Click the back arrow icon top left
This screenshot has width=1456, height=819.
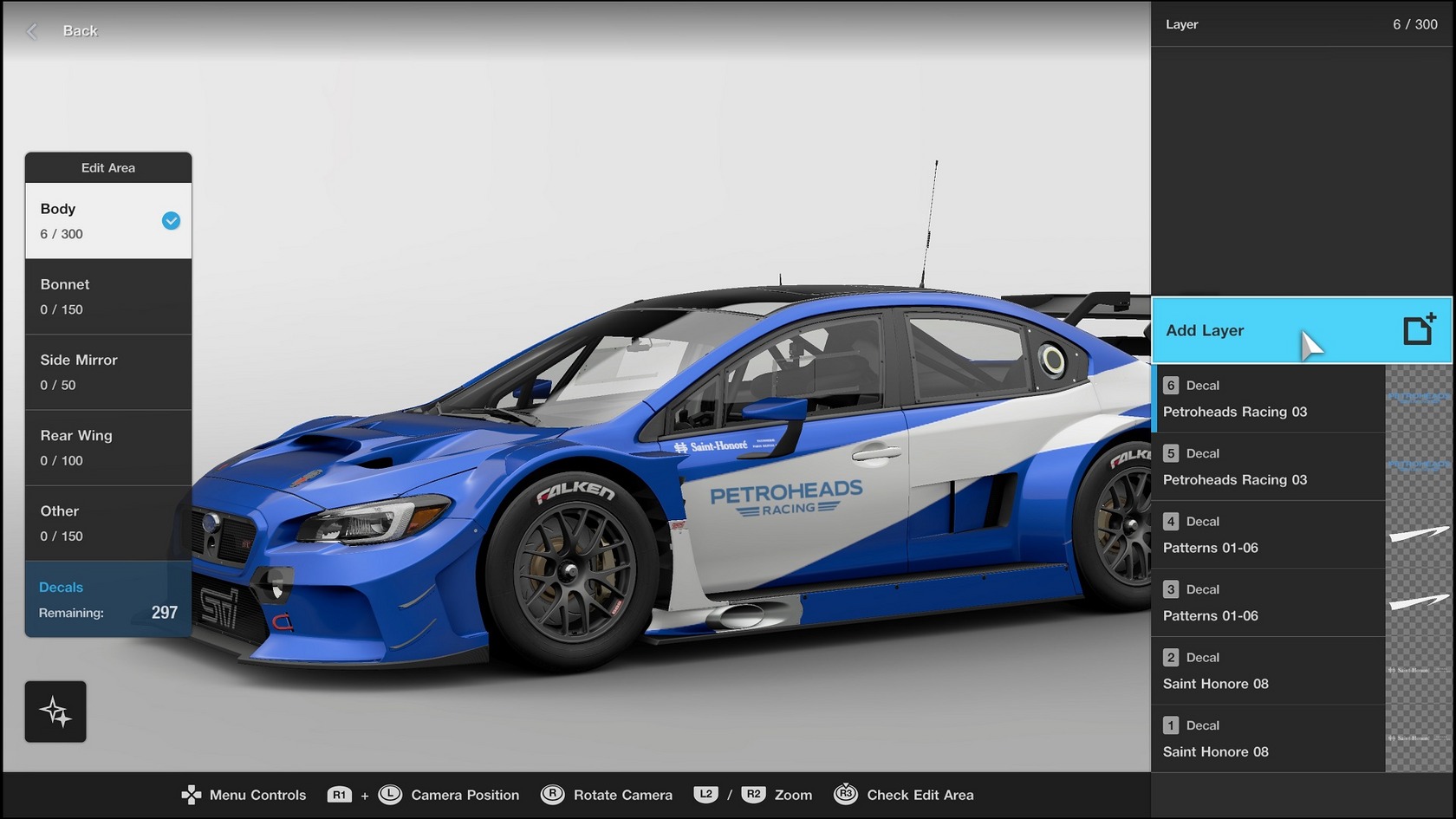[31, 30]
